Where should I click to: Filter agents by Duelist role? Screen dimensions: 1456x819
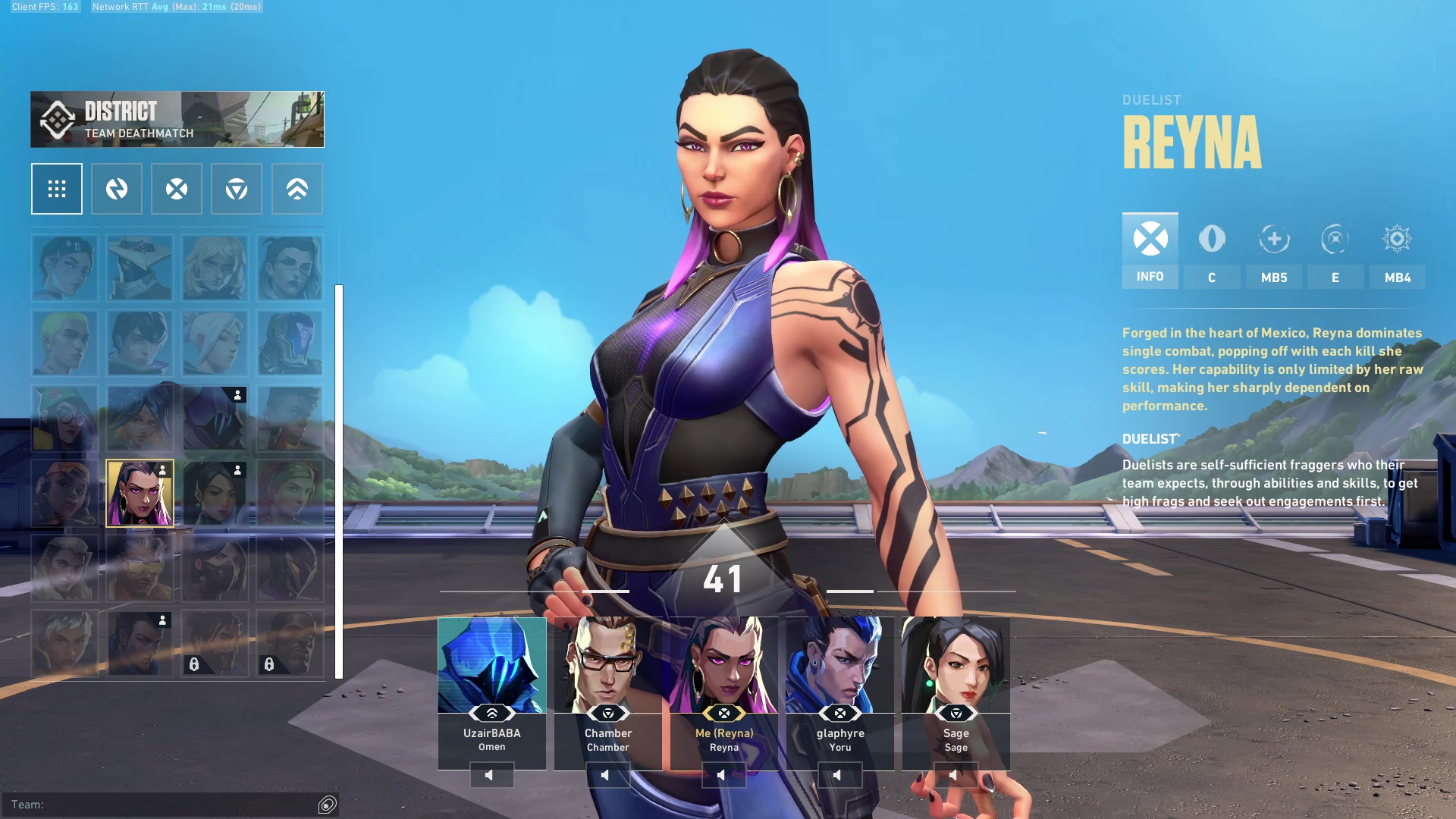[x=177, y=189]
